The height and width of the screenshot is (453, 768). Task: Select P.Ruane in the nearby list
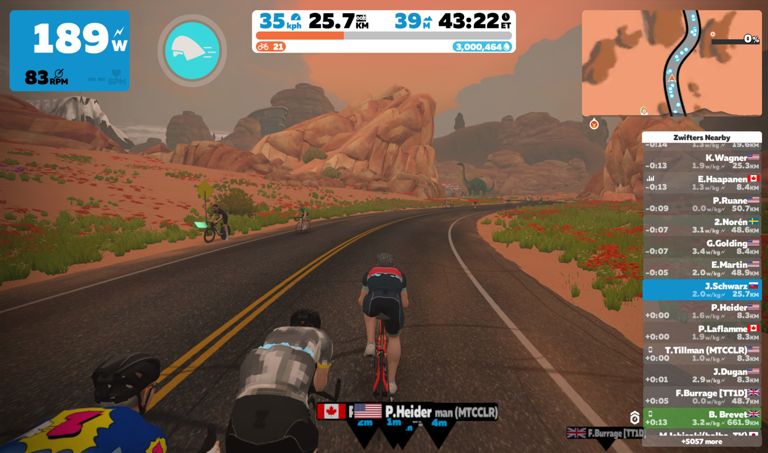tap(702, 204)
